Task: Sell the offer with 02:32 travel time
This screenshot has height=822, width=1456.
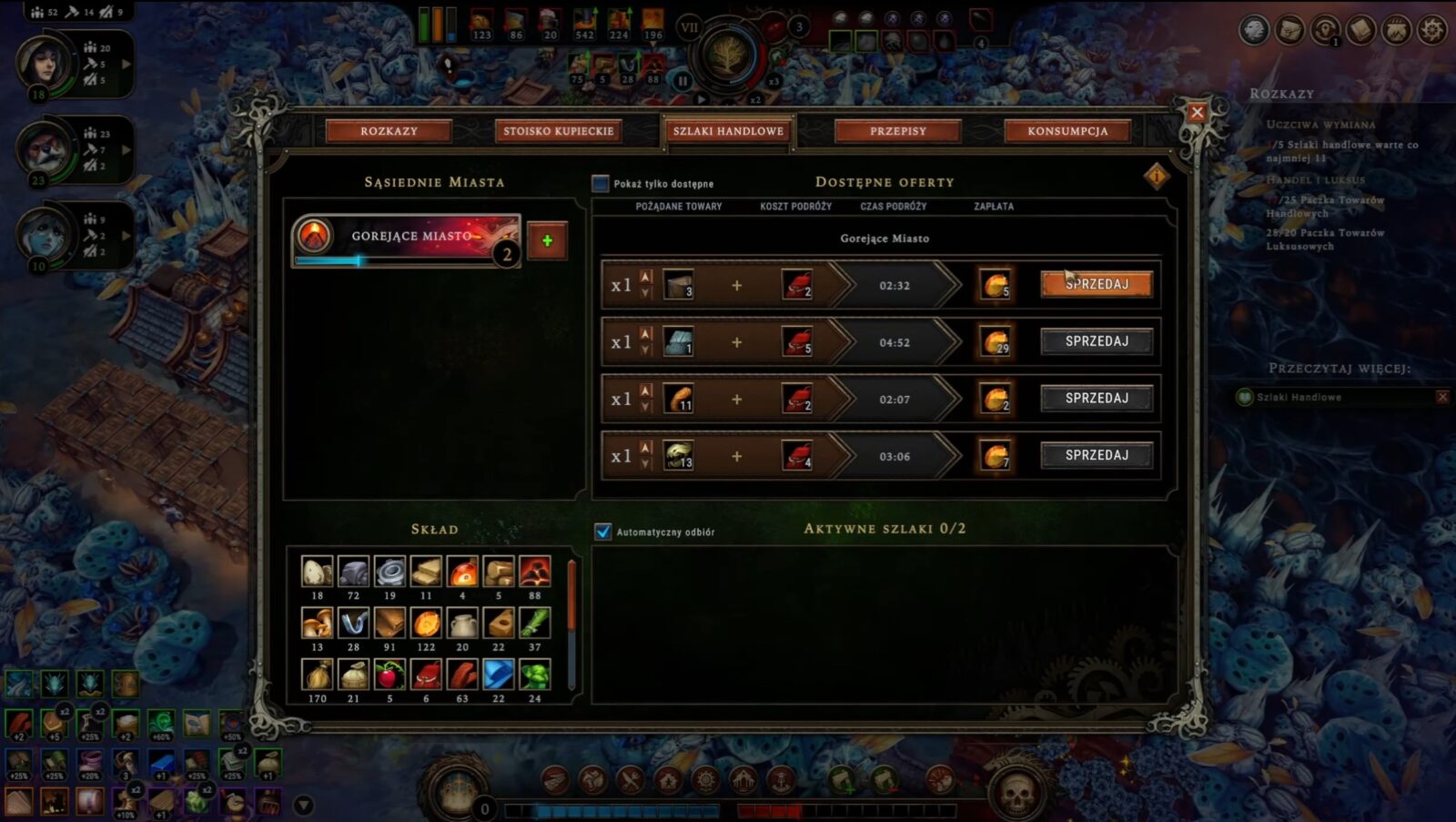Action: 1097,284
